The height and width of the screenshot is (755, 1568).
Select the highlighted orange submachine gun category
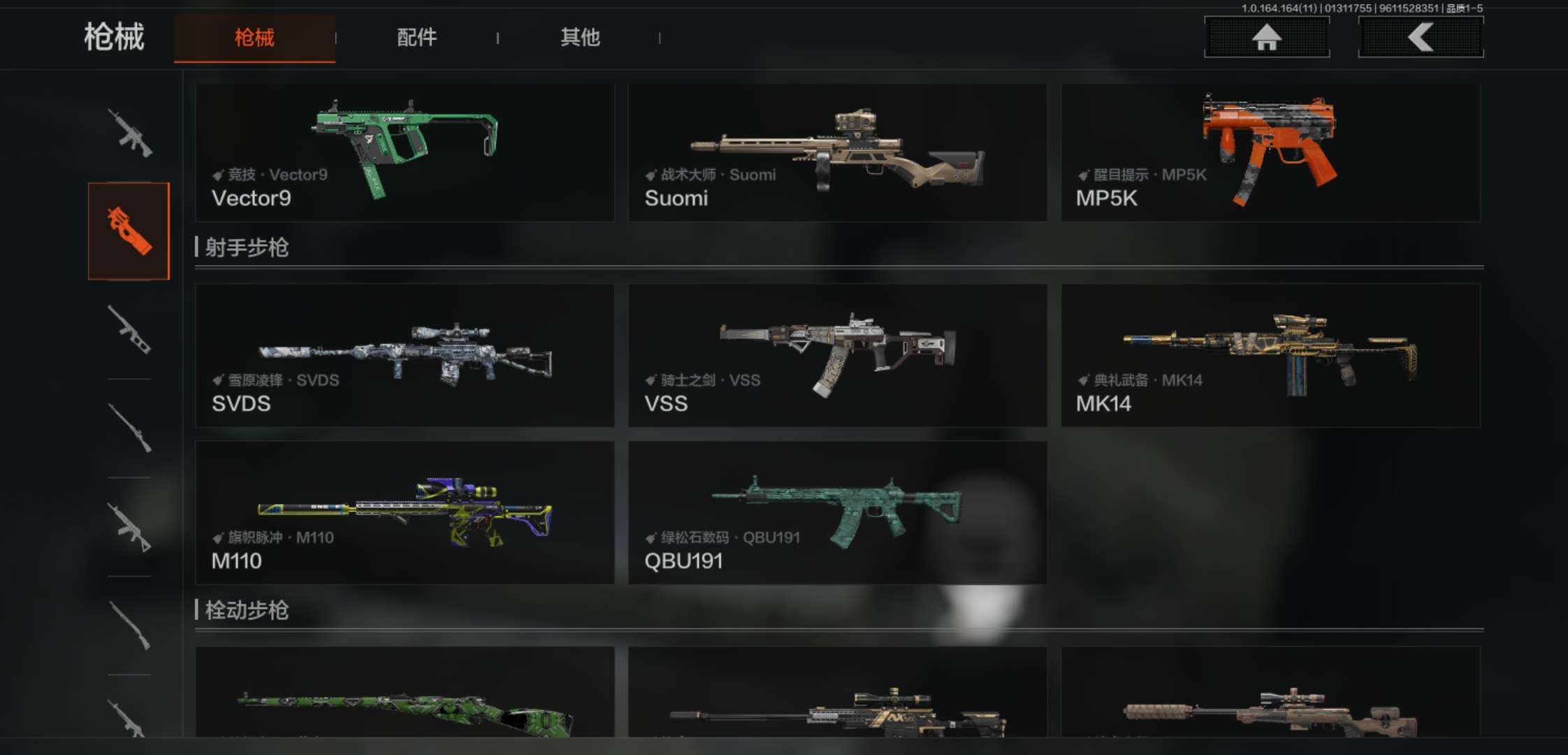click(x=129, y=231)
